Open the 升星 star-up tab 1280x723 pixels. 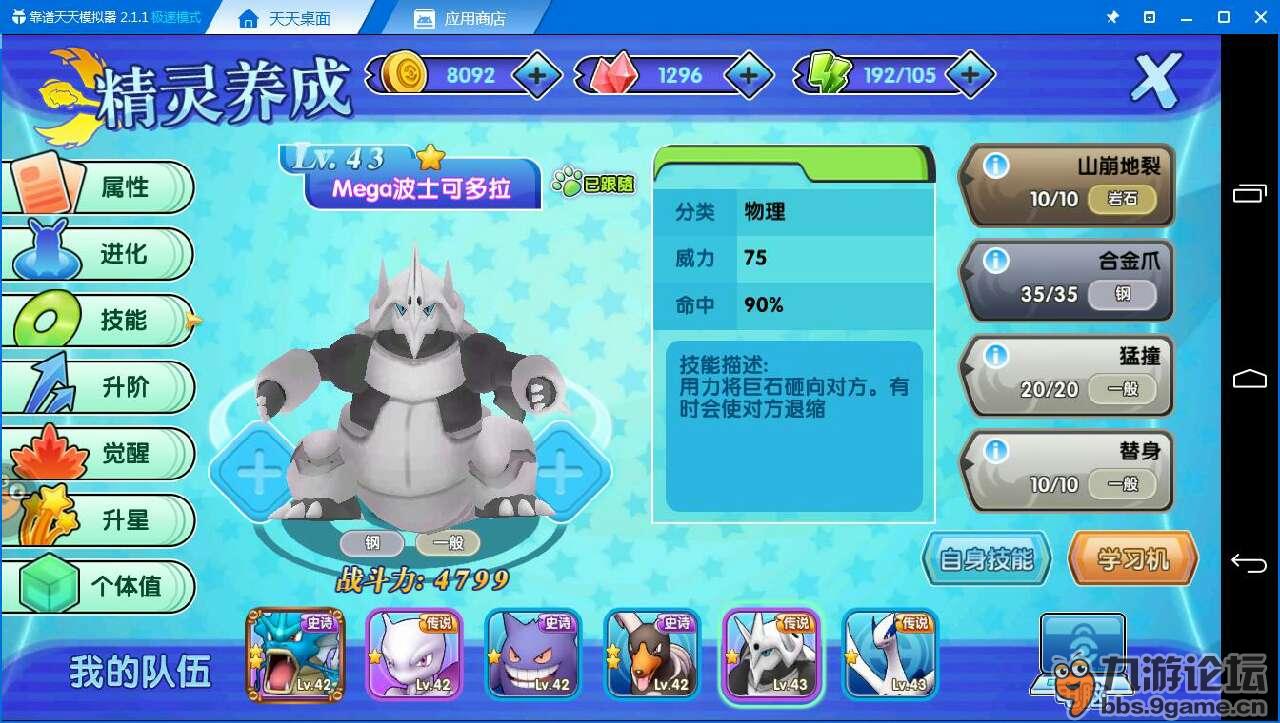(x=110, y=520)
